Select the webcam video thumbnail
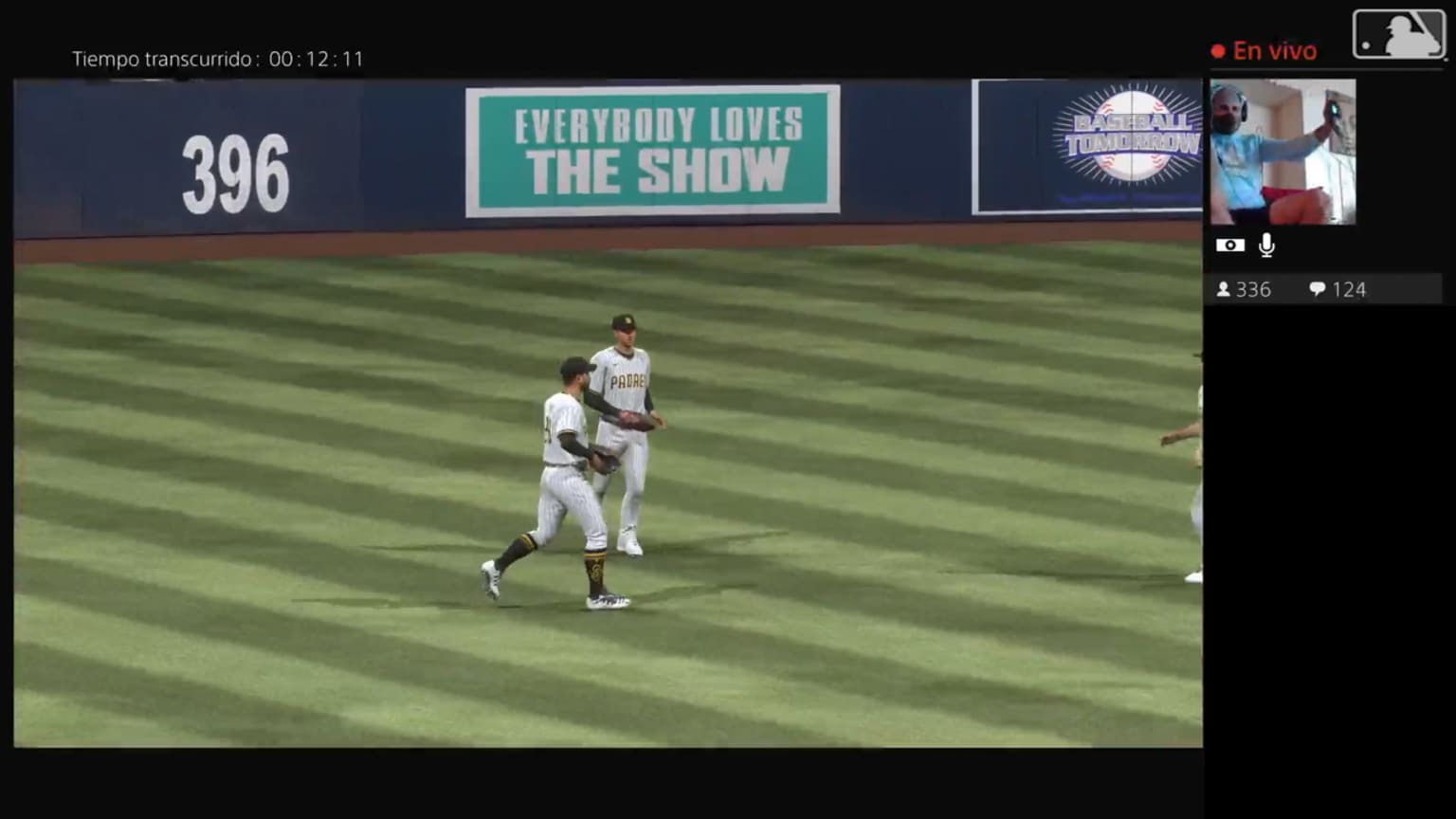Screen dimensions: 1456x819 1283,150
